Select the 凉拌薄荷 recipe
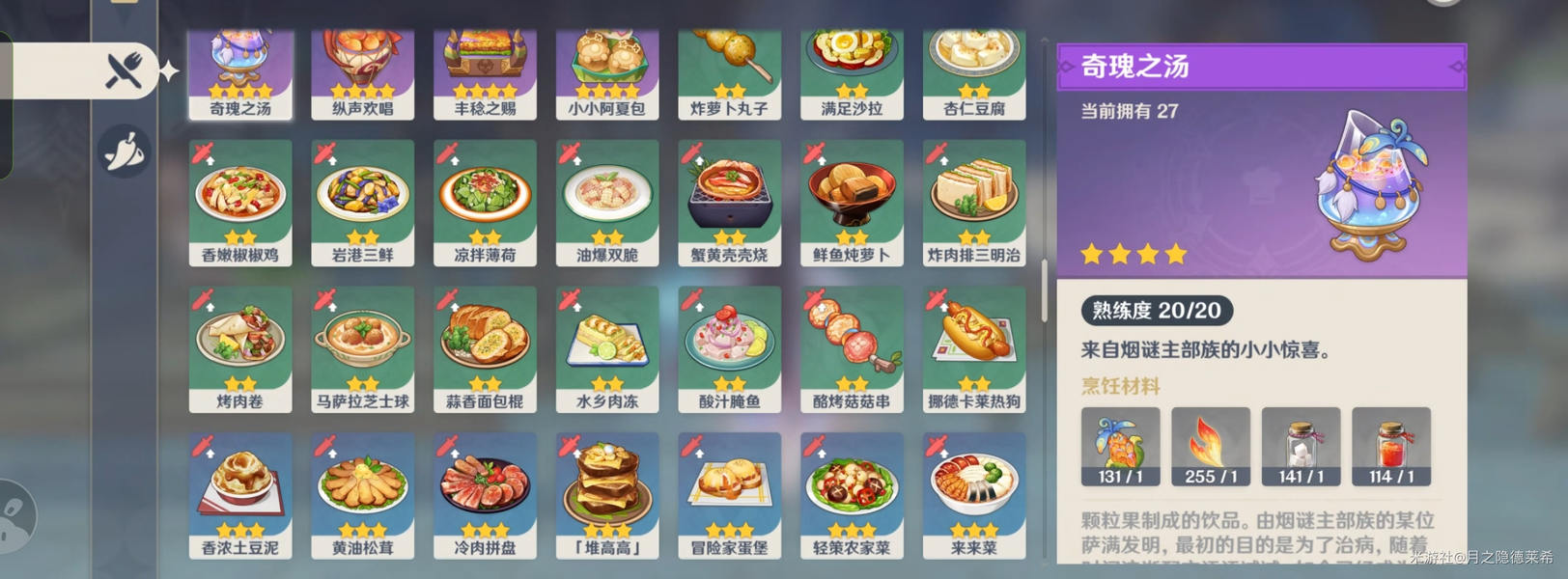 pos(485,203)
